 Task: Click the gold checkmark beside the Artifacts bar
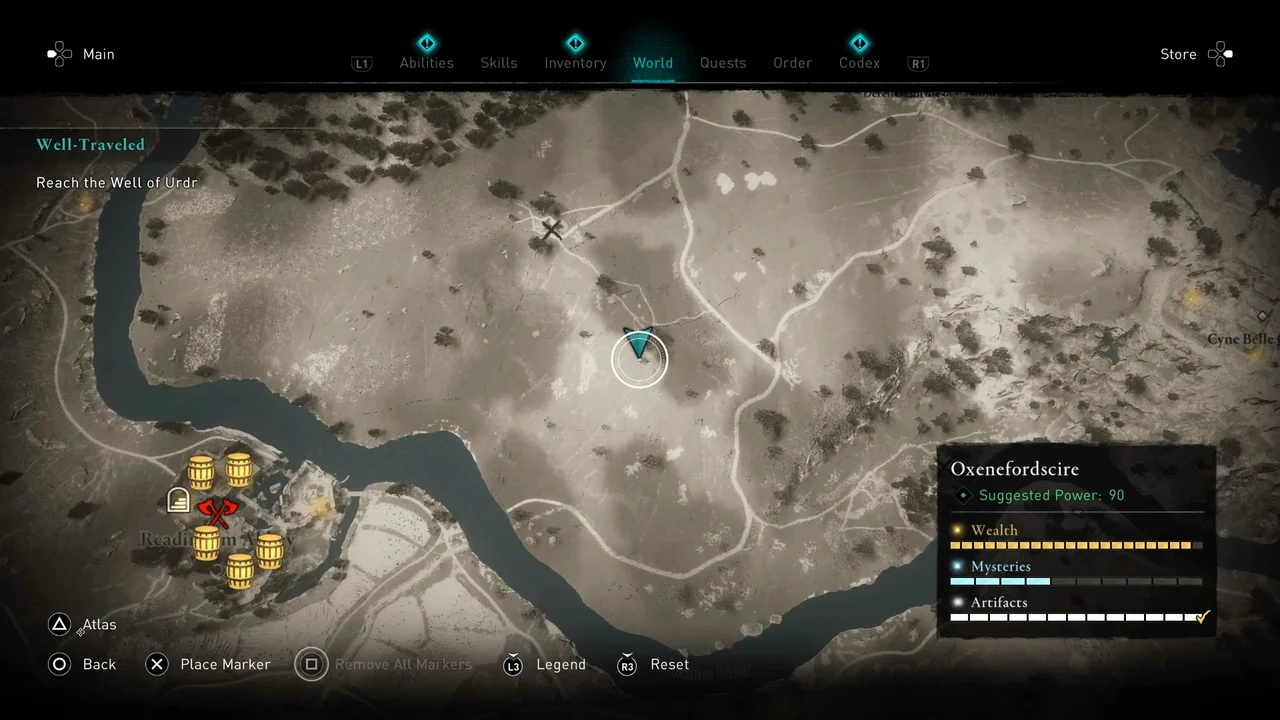[1202, 617]
